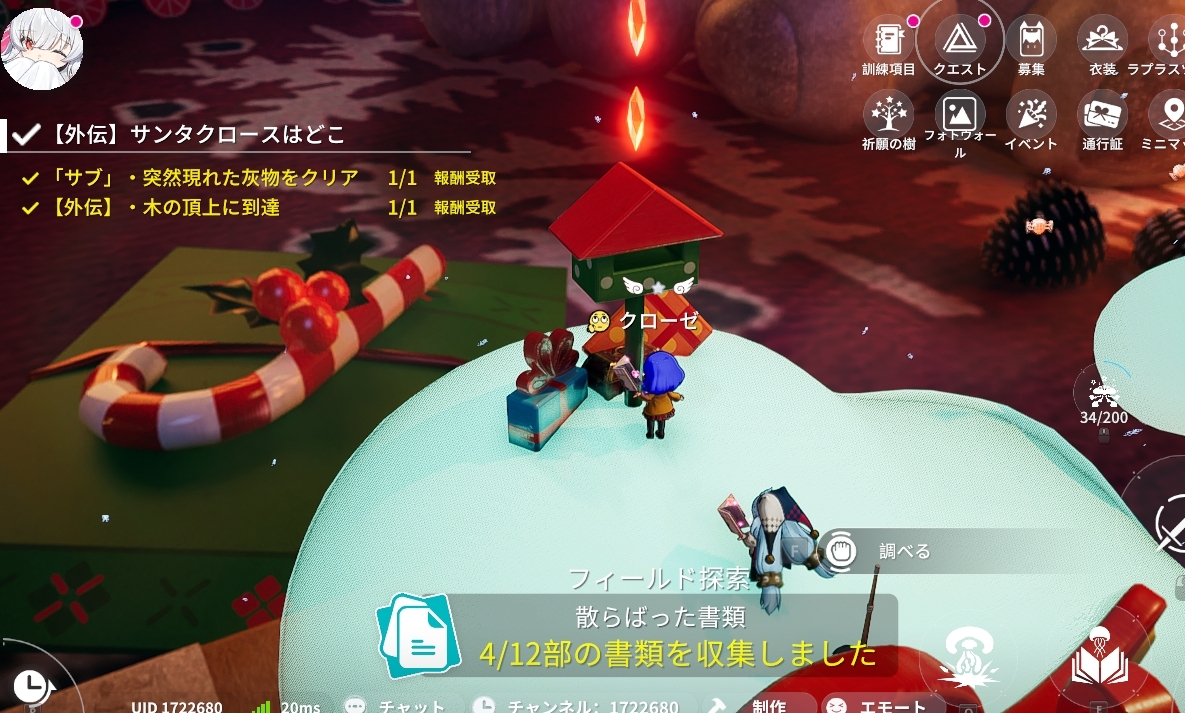1185x713 pixels.
Task: Open the 通行証 pass icon
Action: point(1102,114)
